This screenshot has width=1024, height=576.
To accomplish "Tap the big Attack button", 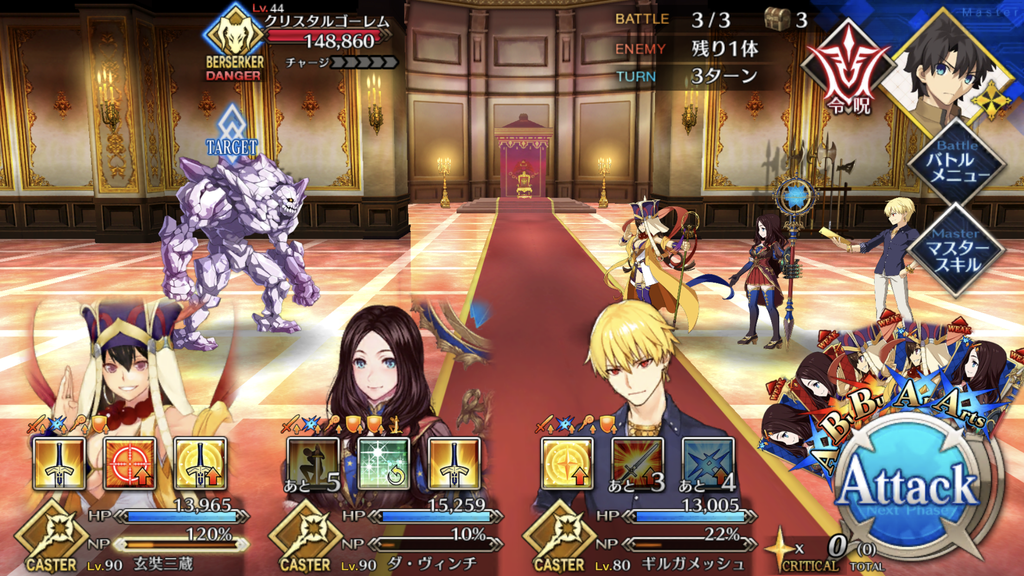I will tap(906, 489).
